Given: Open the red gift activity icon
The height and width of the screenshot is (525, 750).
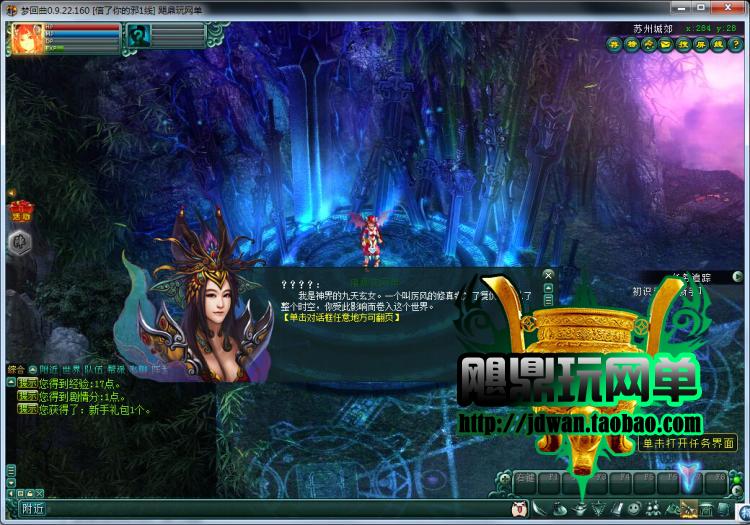Looking at the screenshot, I should [20, 209].
